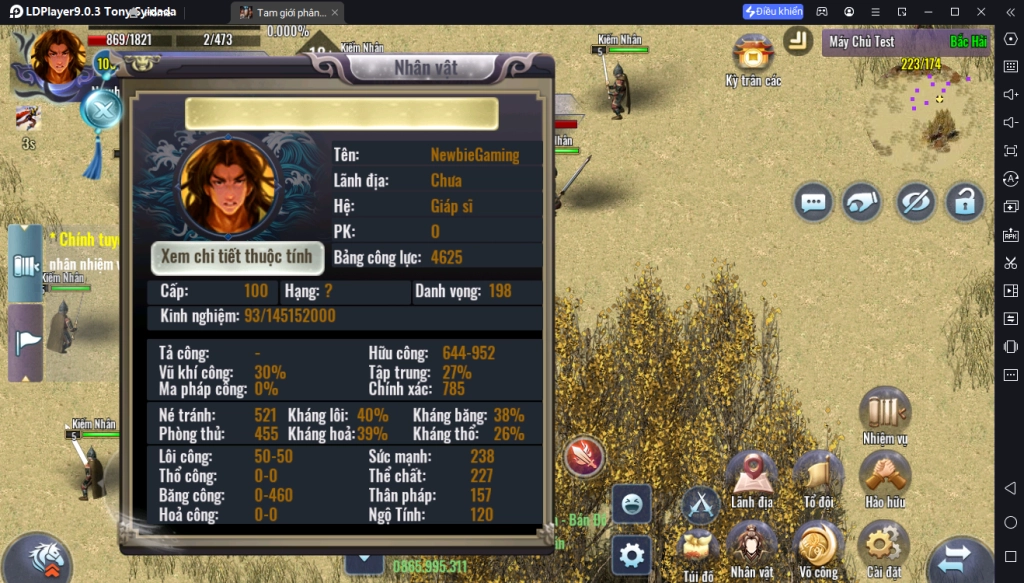The width and height of the screenshot is (1024, 583).
Task: Open the Túi đồ inventory bag
Action: pyautogui.click(x=699, y=548)
